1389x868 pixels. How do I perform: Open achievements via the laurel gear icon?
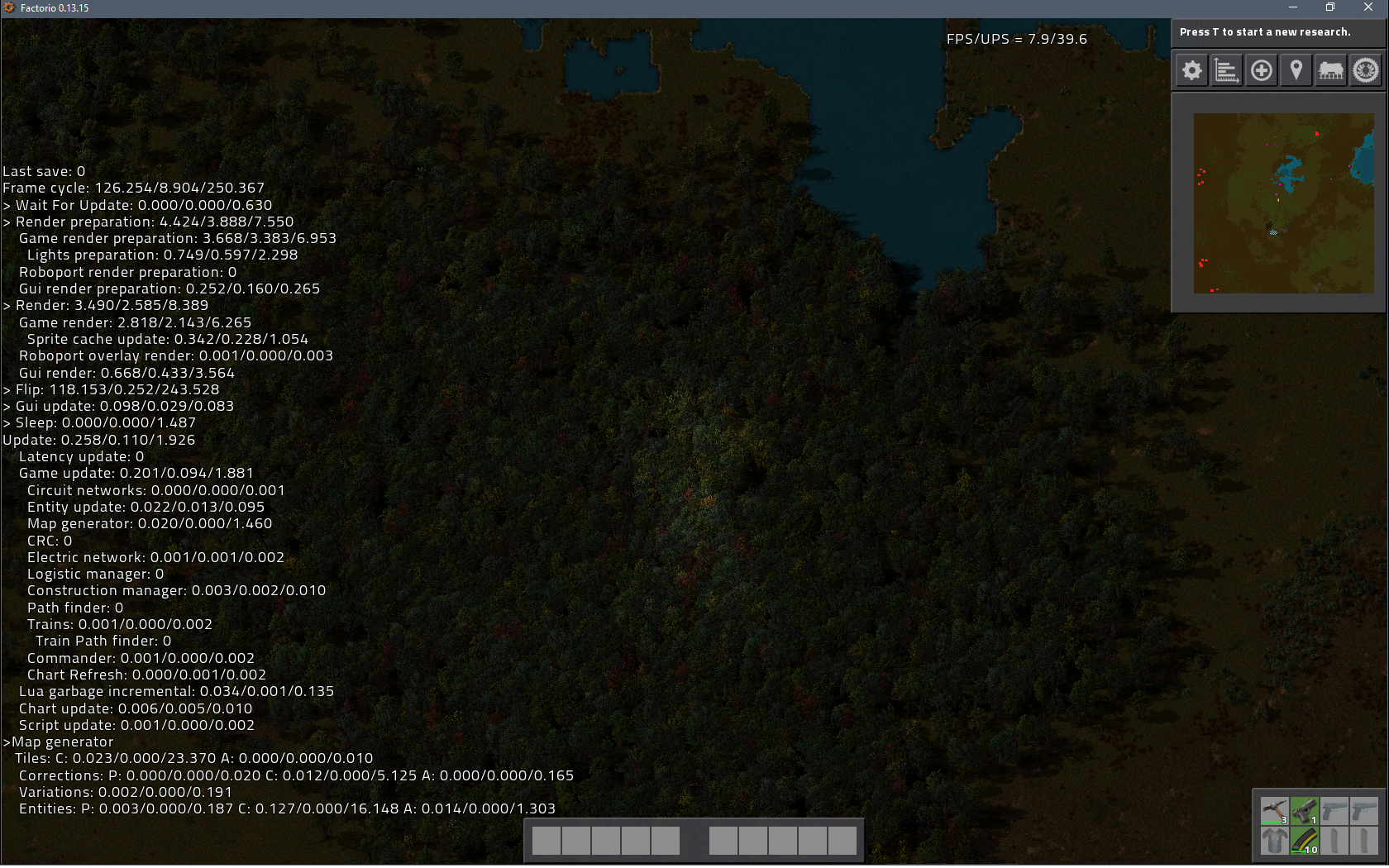pyautogui.click(x=1365, y=70)
